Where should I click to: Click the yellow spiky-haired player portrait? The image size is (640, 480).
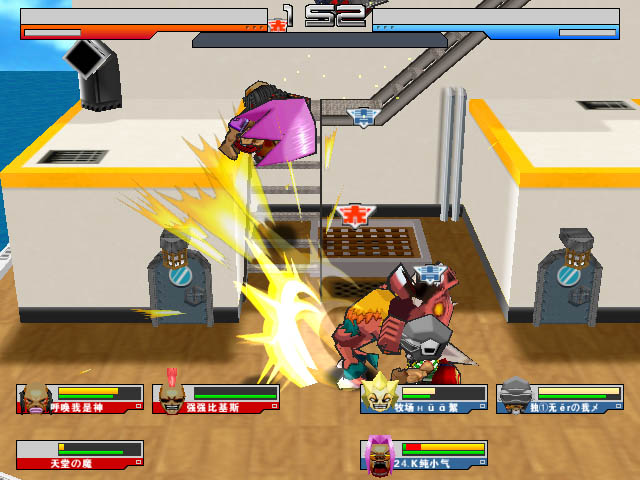coord(378,396)
